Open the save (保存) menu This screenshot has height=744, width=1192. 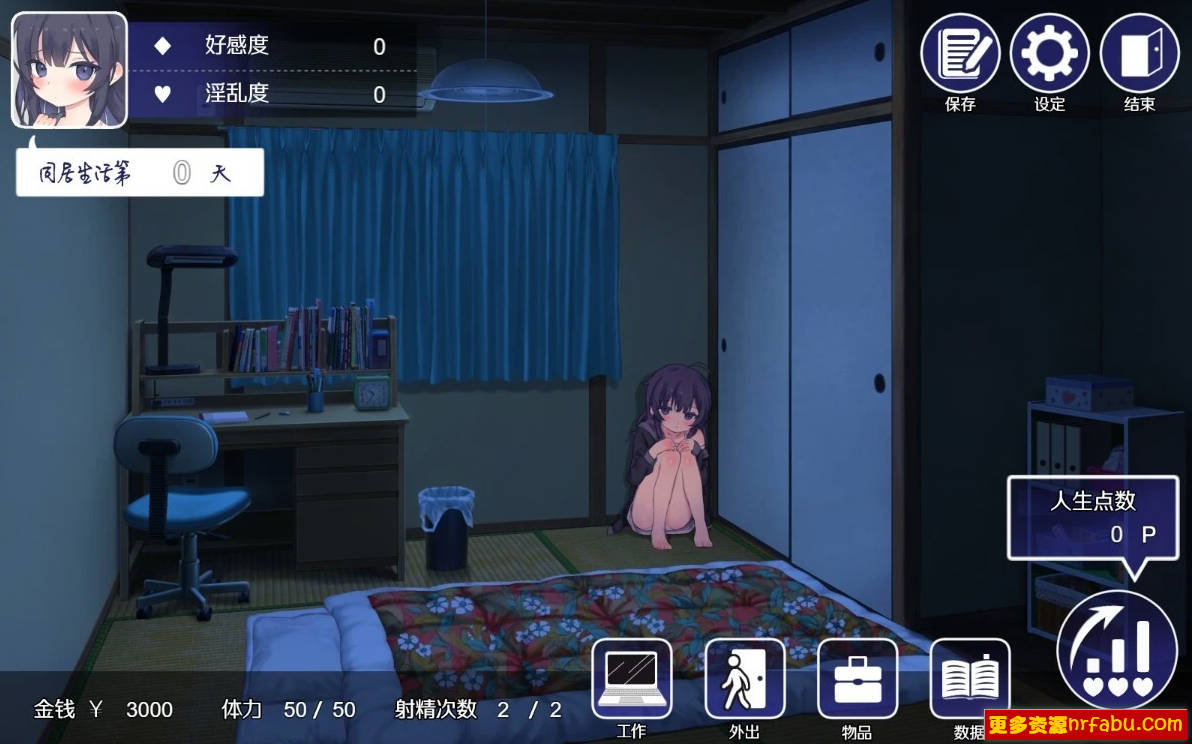click(x=960, y=54)
